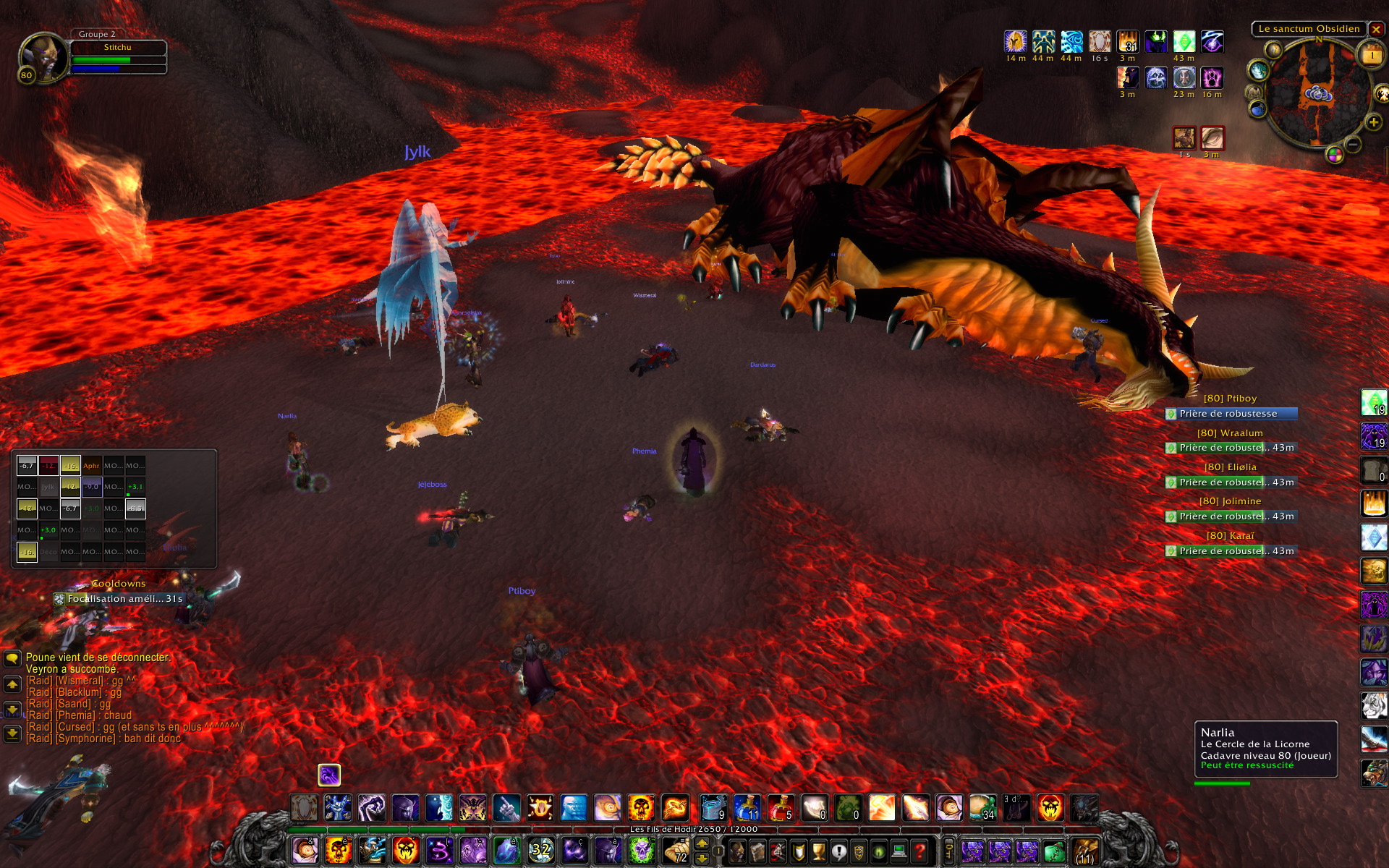The image size is (1389, 868).
Task: Select the Aphr raid frame cell
Action: [91, 466]
